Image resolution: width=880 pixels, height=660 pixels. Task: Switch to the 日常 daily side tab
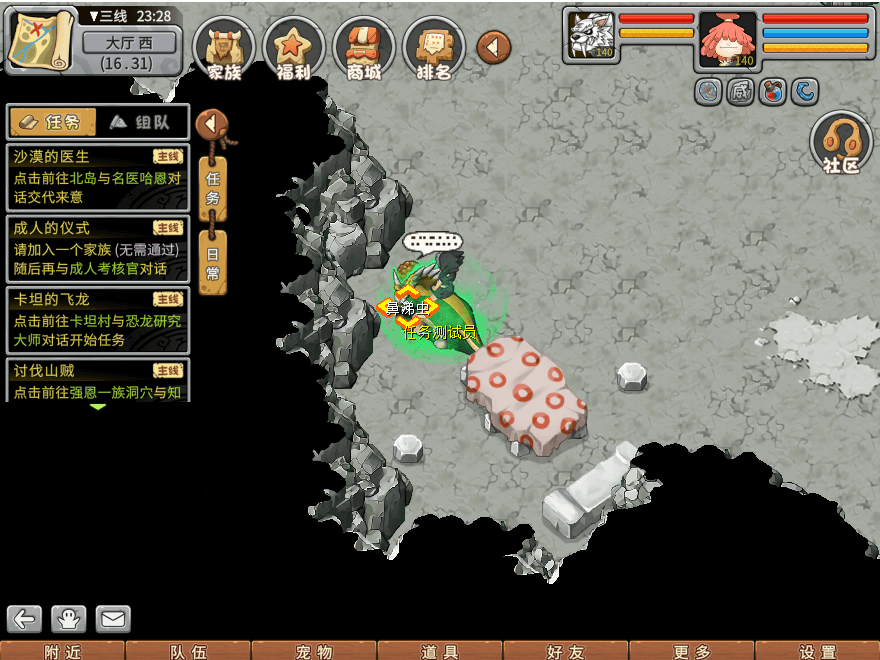tap(212, 262)
